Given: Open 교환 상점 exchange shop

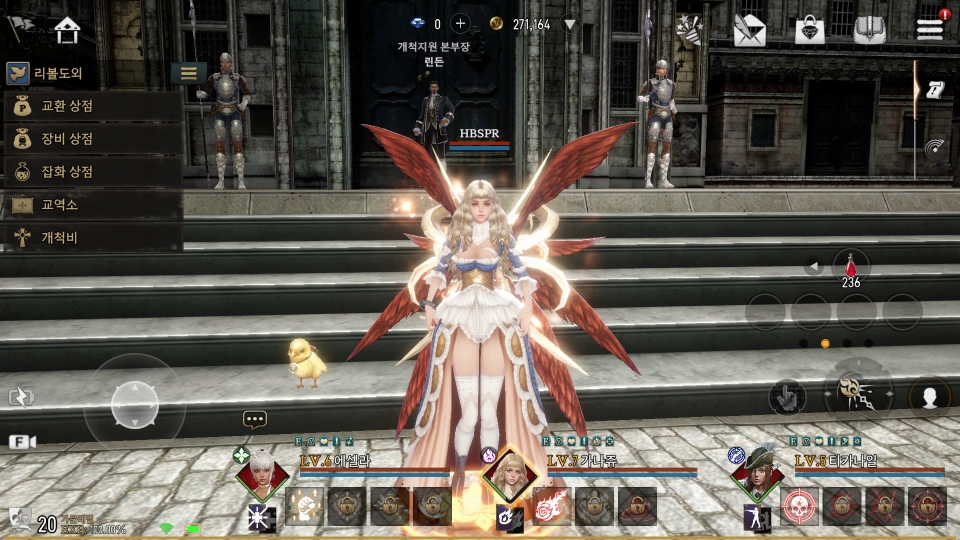Looking at the screenshot, I should point(92,106).
